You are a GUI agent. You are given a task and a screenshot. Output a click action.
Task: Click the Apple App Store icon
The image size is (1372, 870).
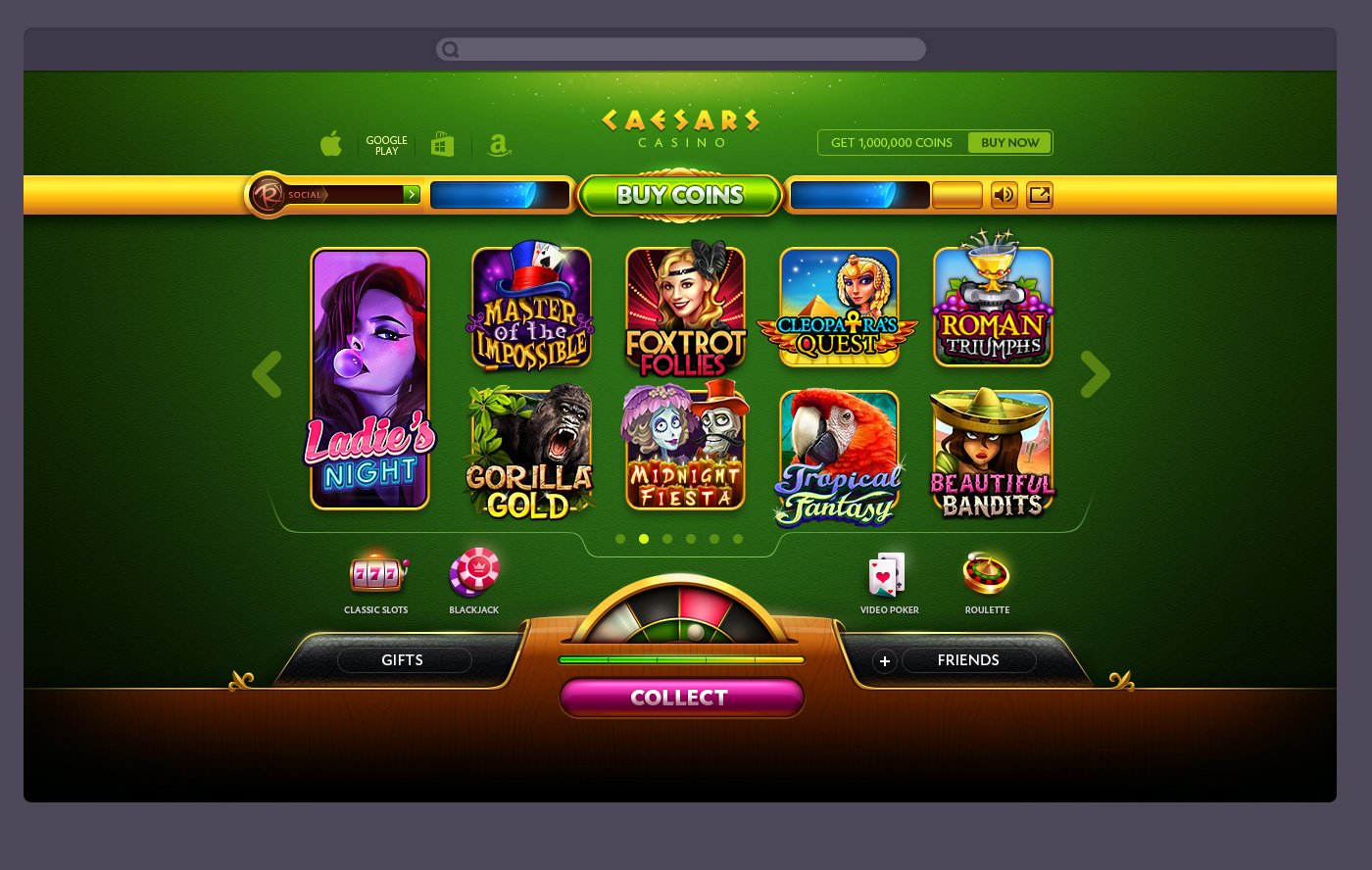331,143
